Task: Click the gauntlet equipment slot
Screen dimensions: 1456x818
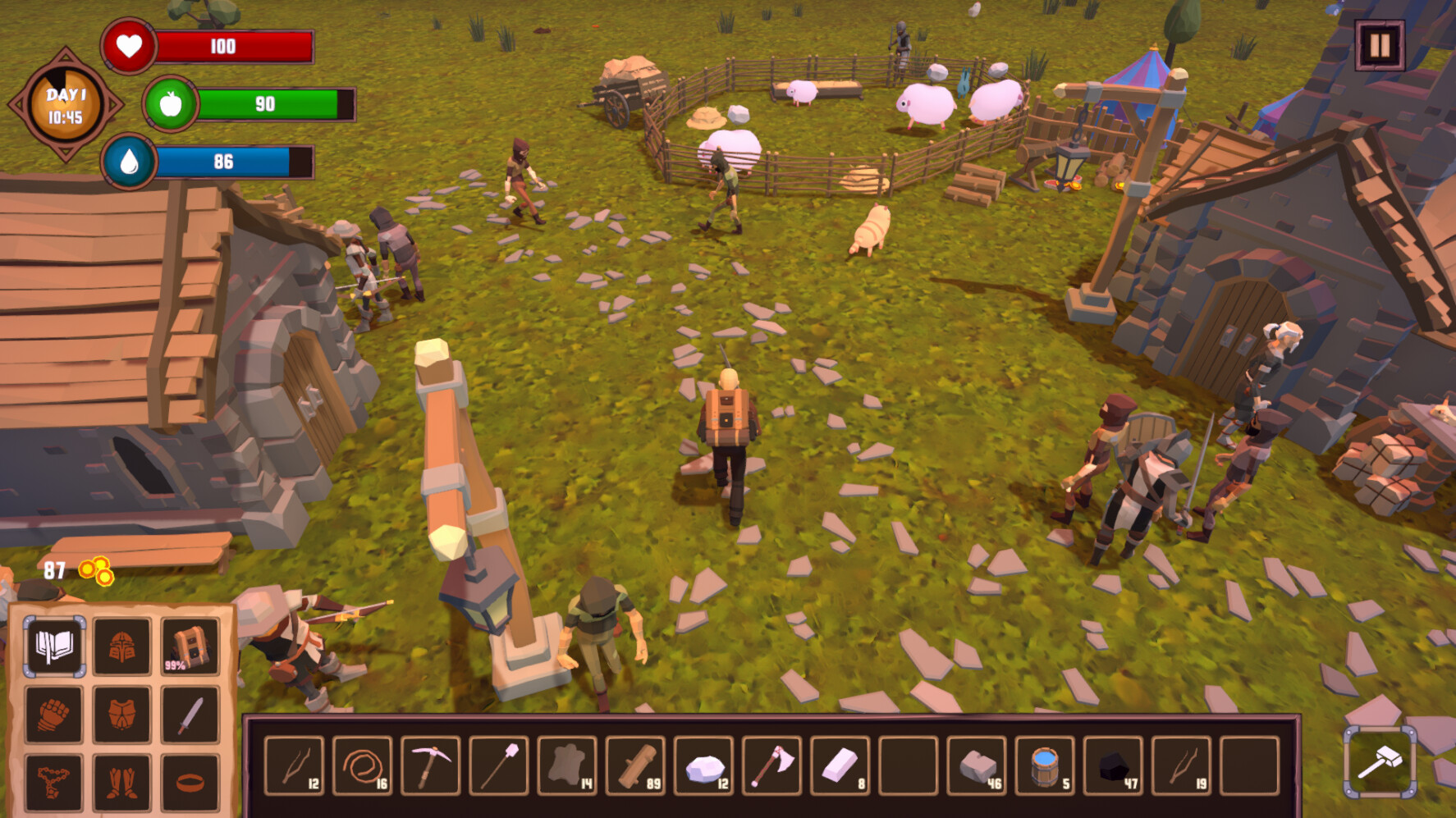Action: coord(53,713)
